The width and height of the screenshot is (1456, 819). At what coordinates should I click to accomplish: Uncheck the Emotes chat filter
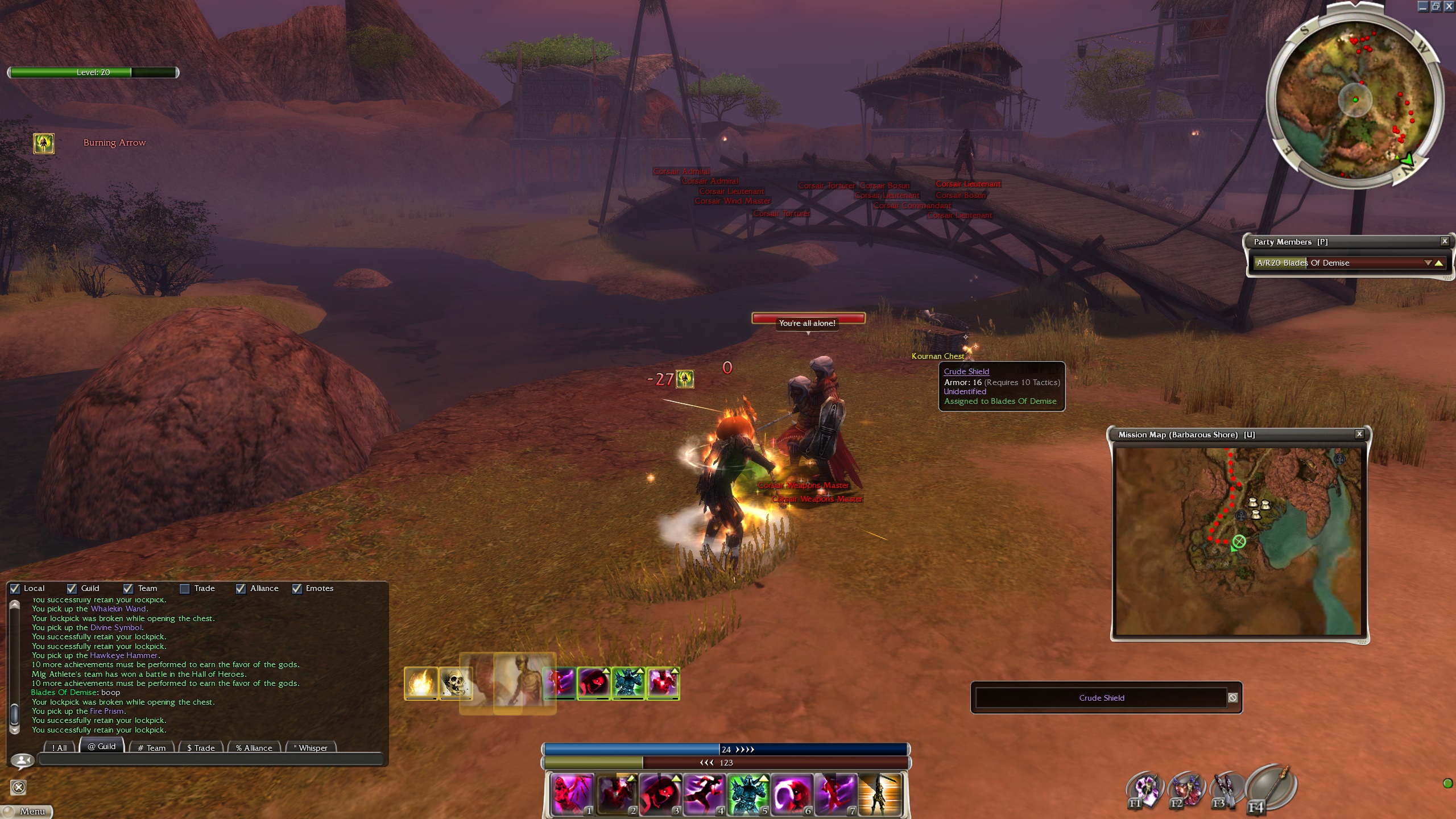(x=297, y=589)
